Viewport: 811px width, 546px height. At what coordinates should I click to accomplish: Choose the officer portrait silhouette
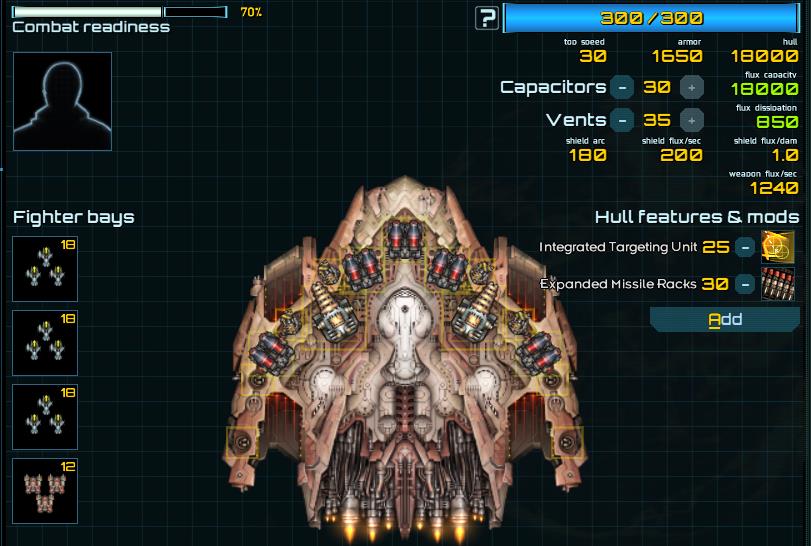tap(62, 101)
